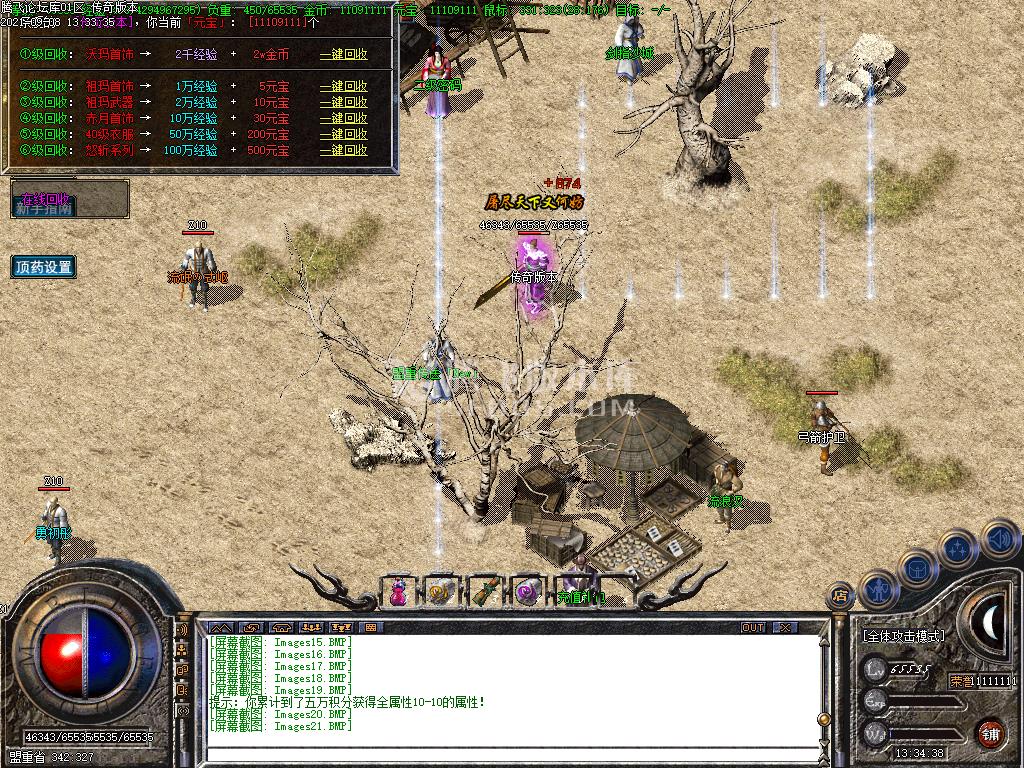Screen dimensions: 1024x768
Task: Recycle 祖玛武器 with its 一键回收 link
Action: tap(343, 102)
